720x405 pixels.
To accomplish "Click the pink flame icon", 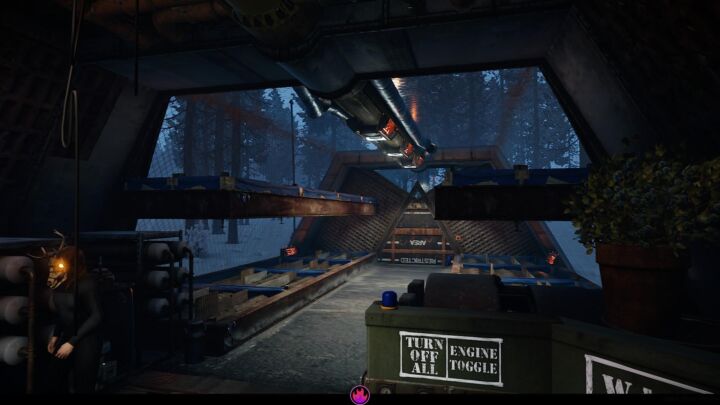I will coord(359,395).
